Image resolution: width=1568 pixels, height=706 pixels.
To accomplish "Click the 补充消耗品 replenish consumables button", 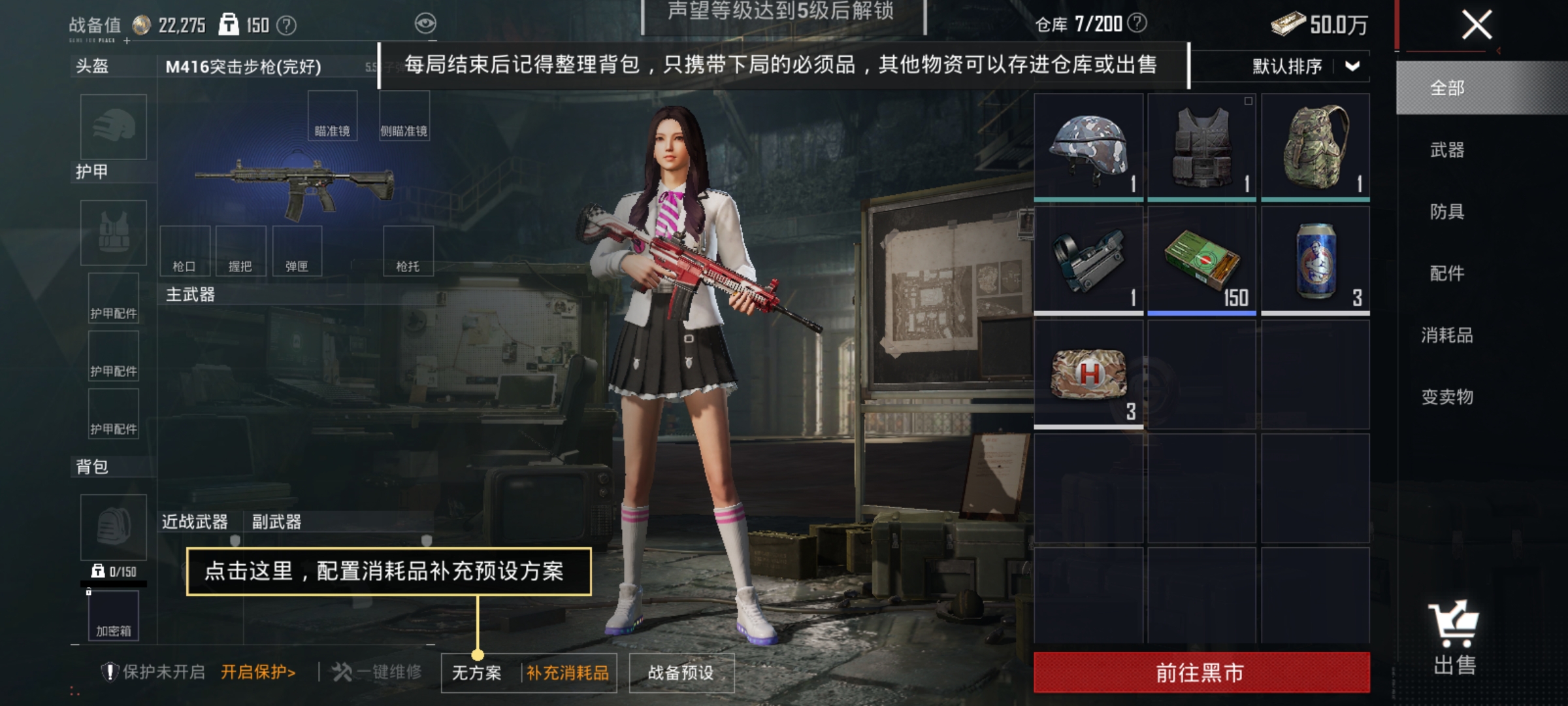I will 567,671.
